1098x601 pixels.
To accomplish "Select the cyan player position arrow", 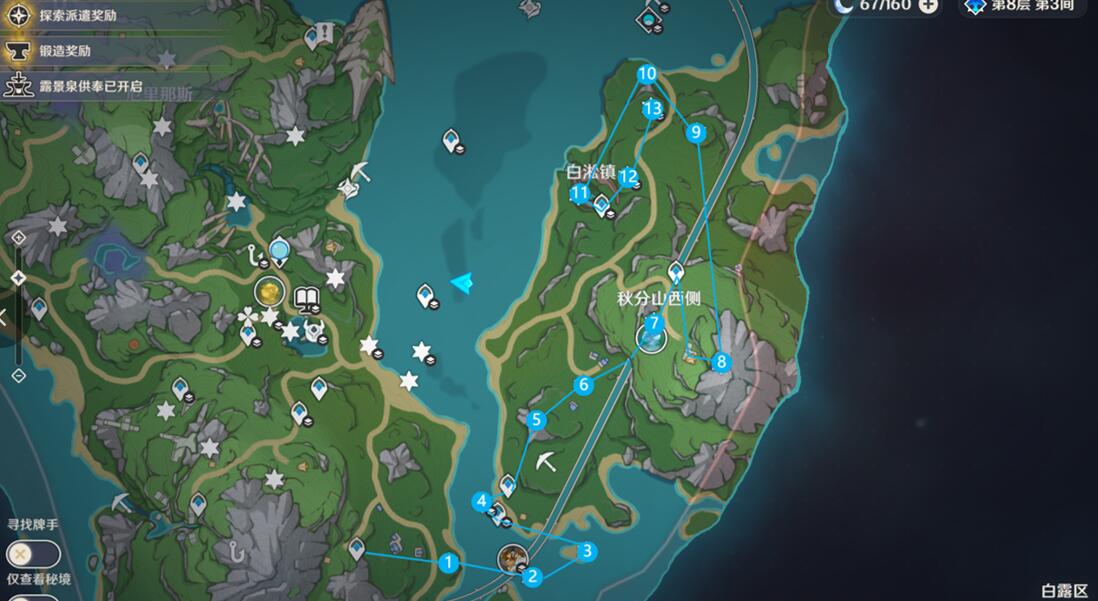I will click(x=461, y=284).
